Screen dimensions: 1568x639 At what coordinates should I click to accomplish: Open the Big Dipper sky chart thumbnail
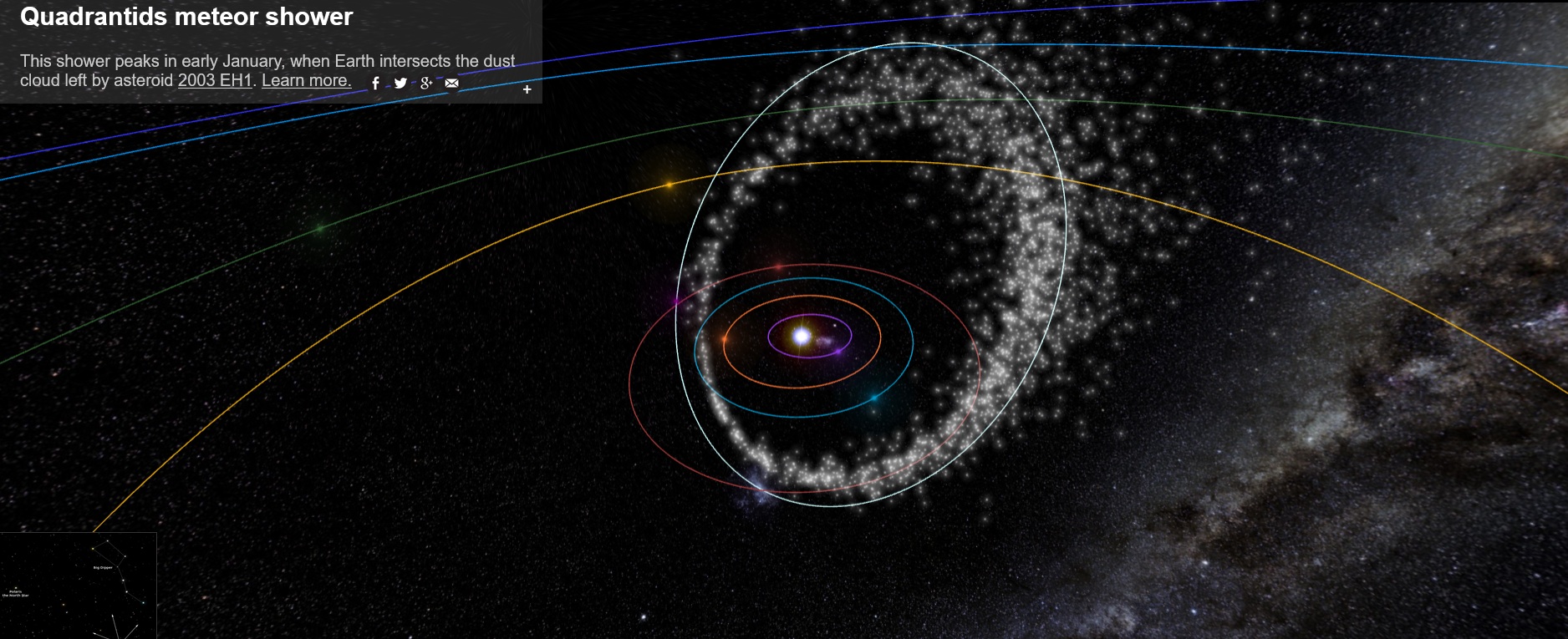click(x=78, y=586)
